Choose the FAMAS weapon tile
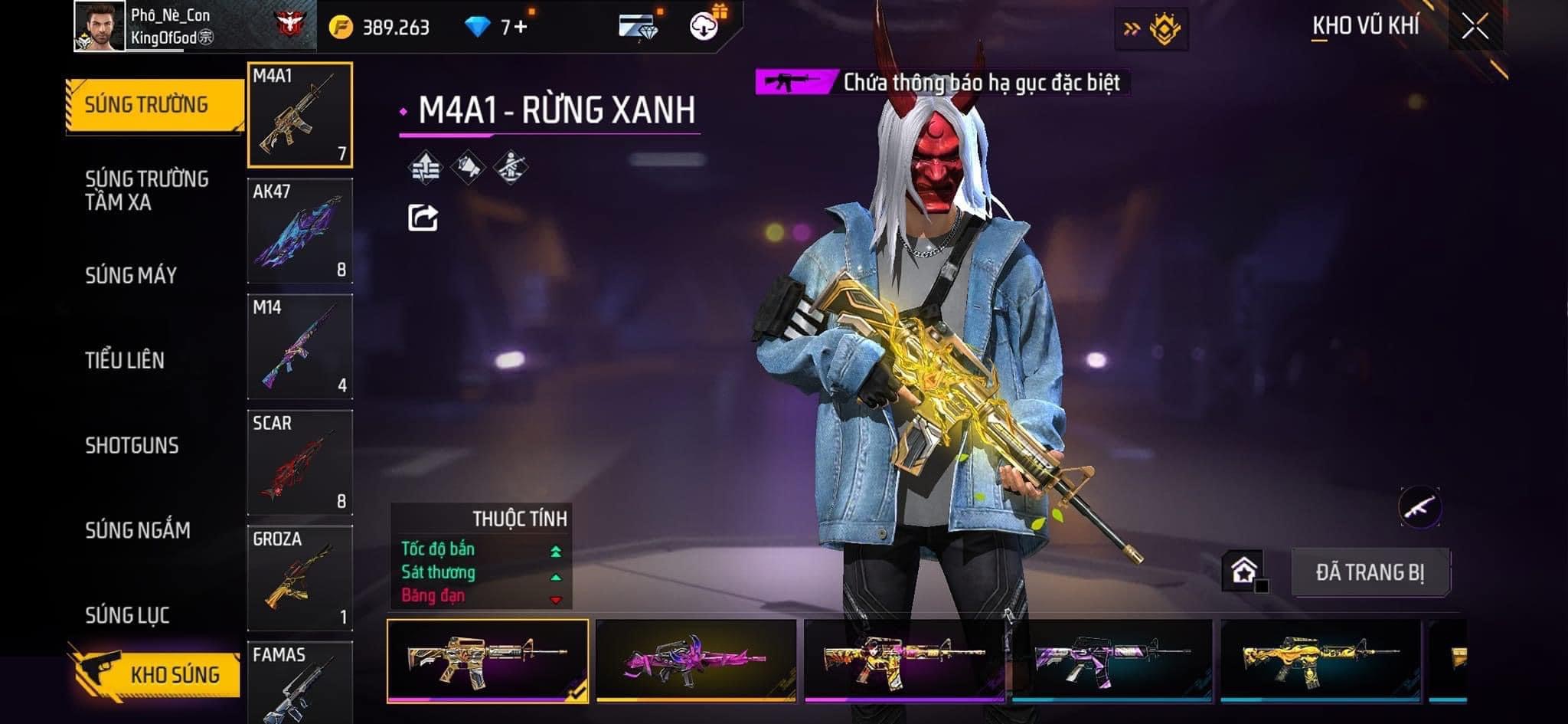The height and width of the screenshot is (724, 1568). (x=300, y=680)
